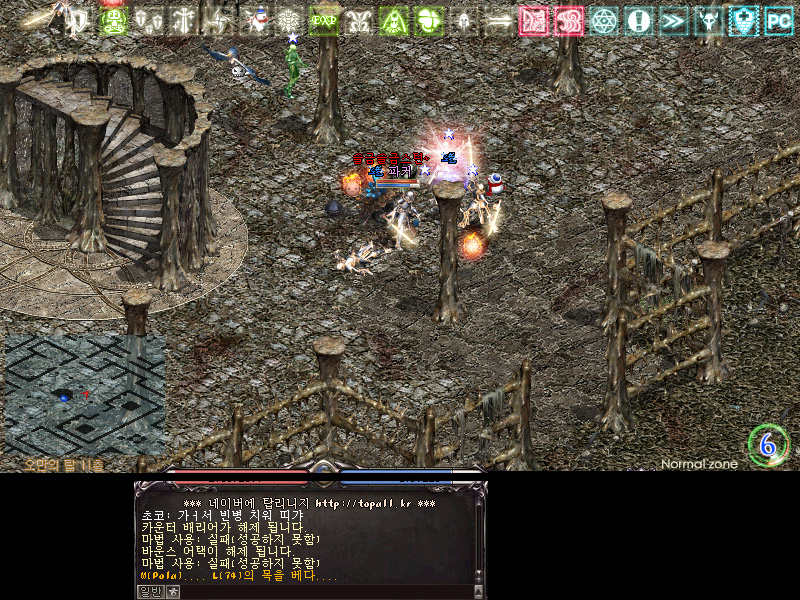This screenshot has width=800, height=600.
Task: Click the white helmet buff icon
Action: pos(464,20)
